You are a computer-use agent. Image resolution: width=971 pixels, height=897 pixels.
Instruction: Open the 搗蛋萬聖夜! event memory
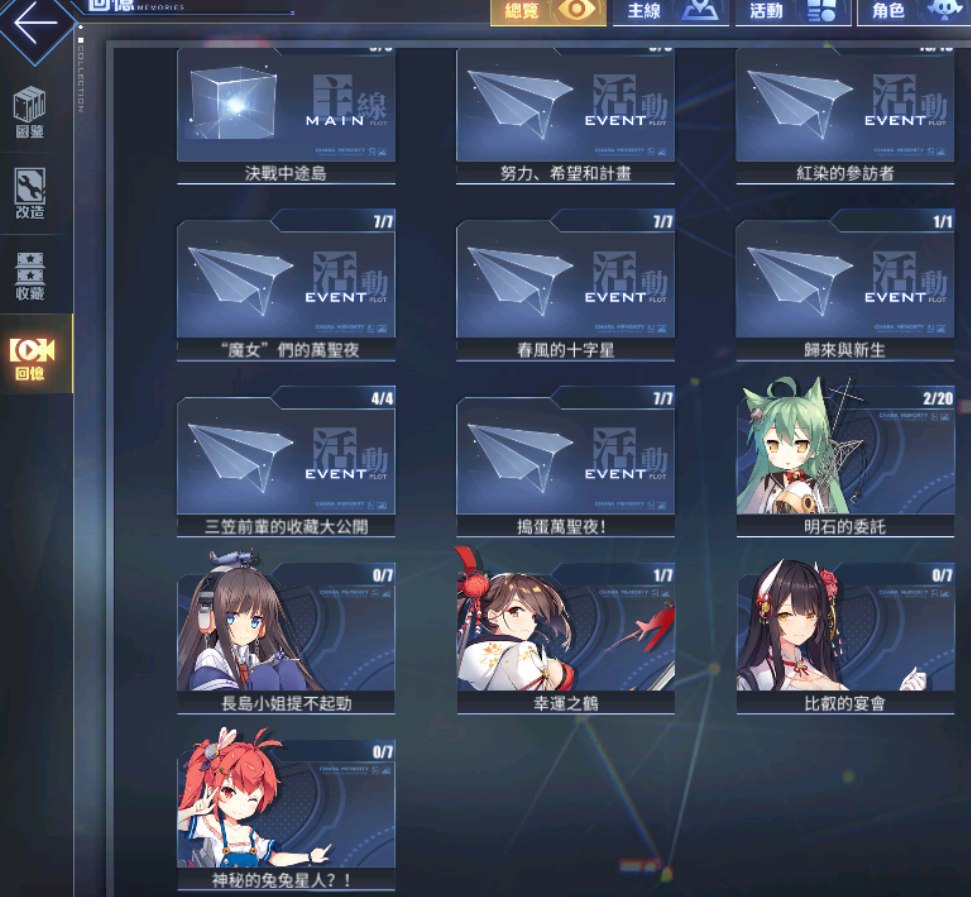point(565,462)
